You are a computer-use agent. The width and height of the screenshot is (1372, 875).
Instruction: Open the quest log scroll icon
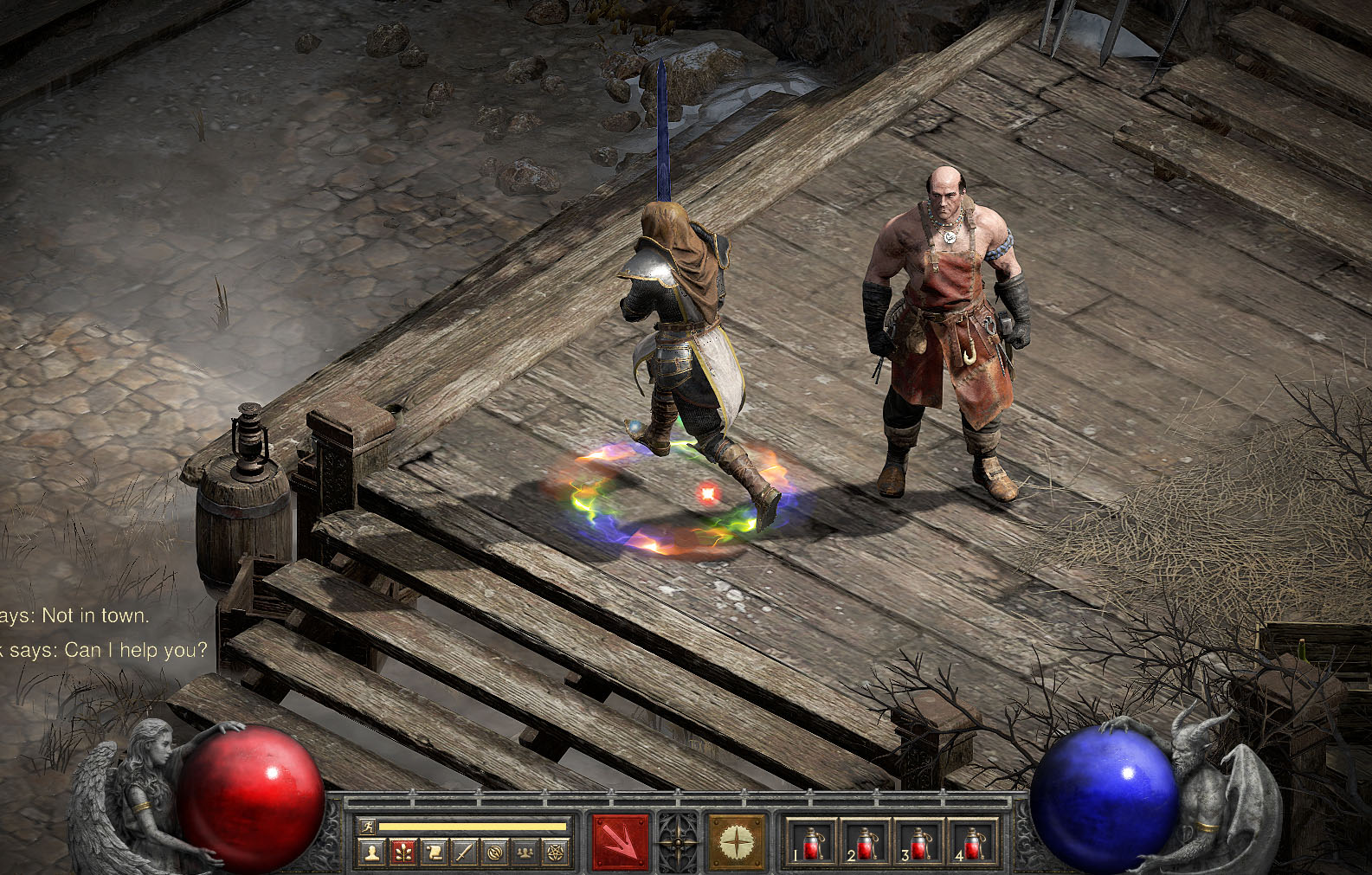click(434, 853)
